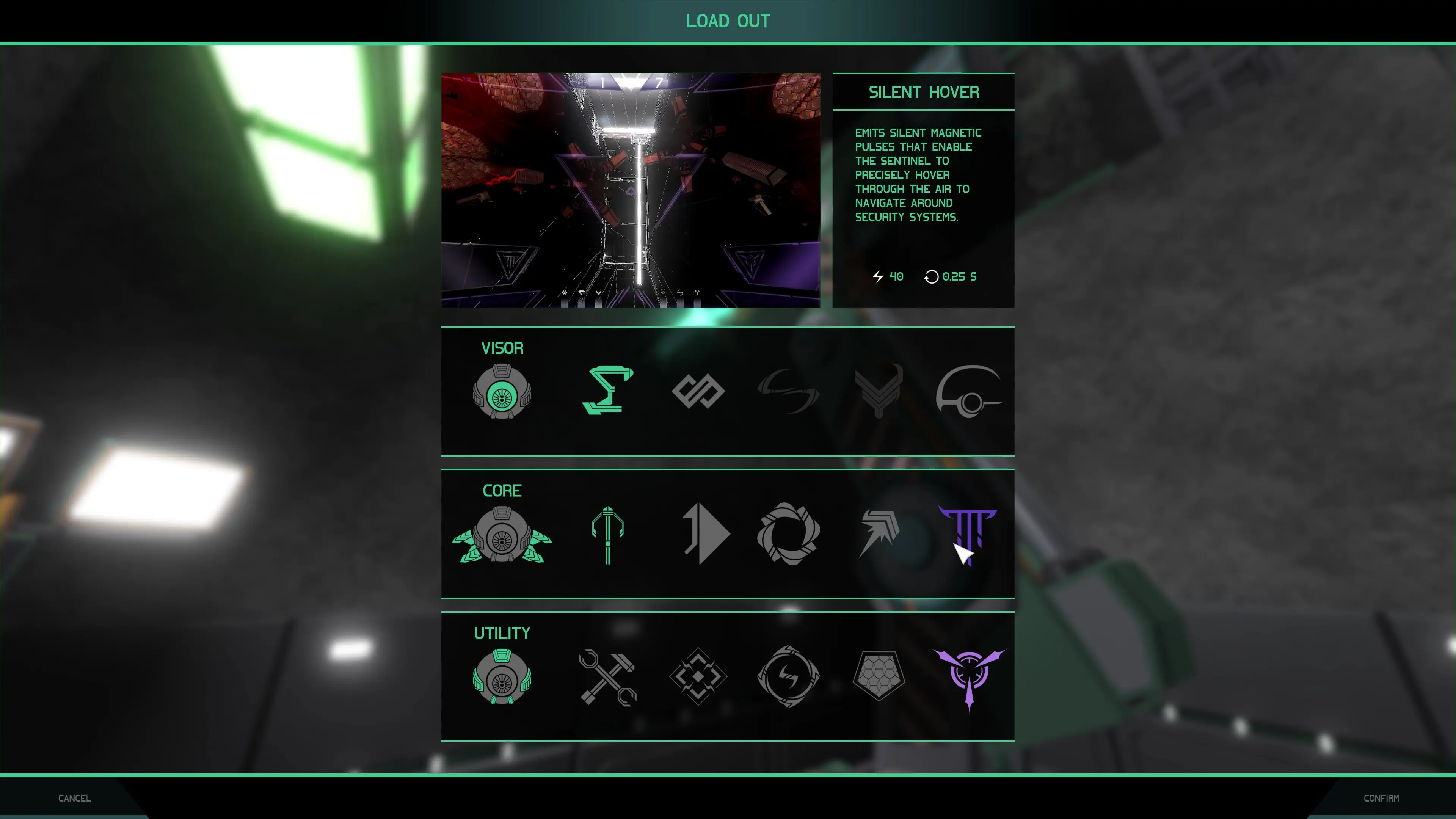
Task: Click the lightning energy cost icon
Action: click(x=877, y=277)
